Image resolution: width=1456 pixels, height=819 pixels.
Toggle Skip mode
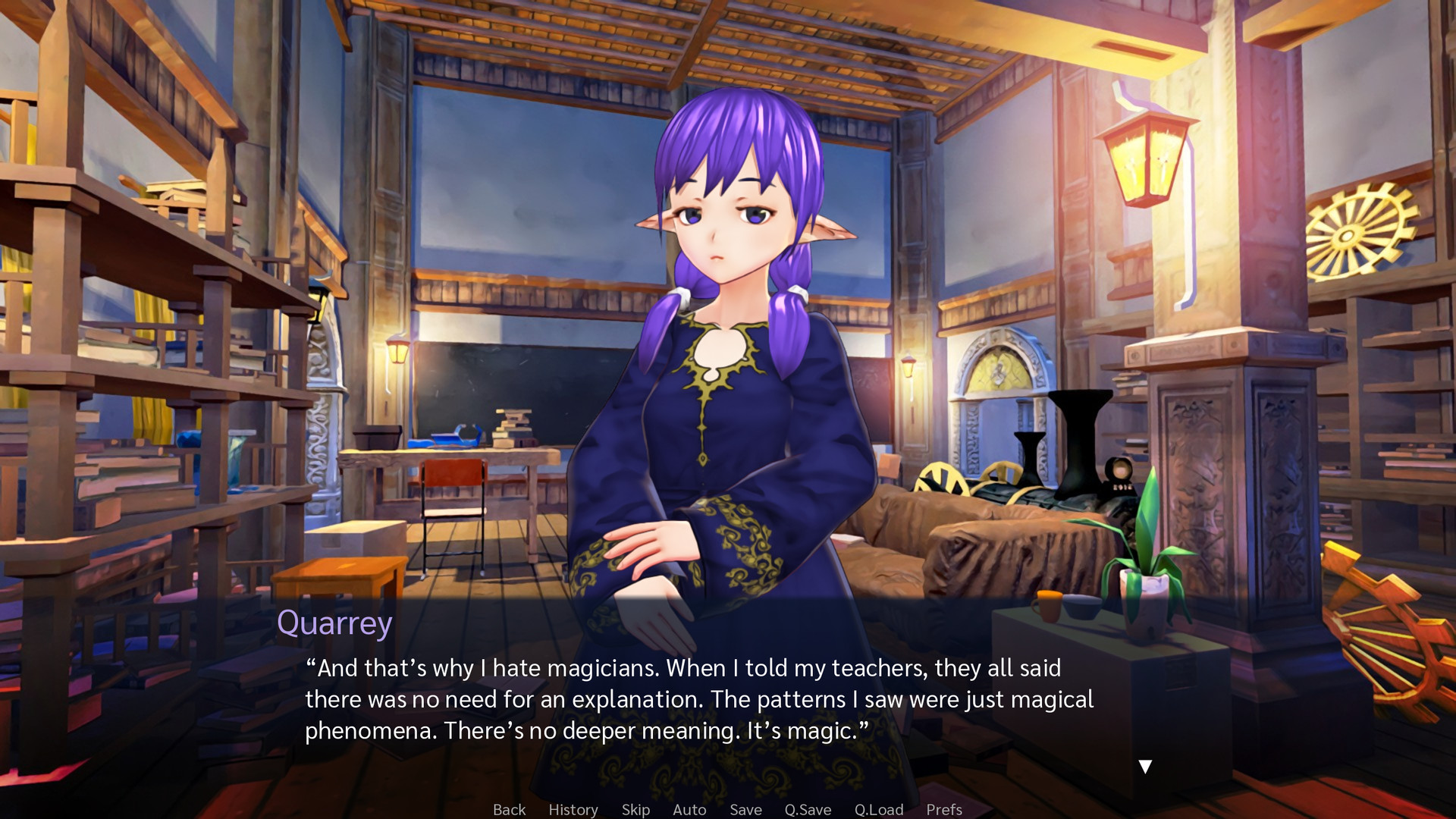click(635, 809)
